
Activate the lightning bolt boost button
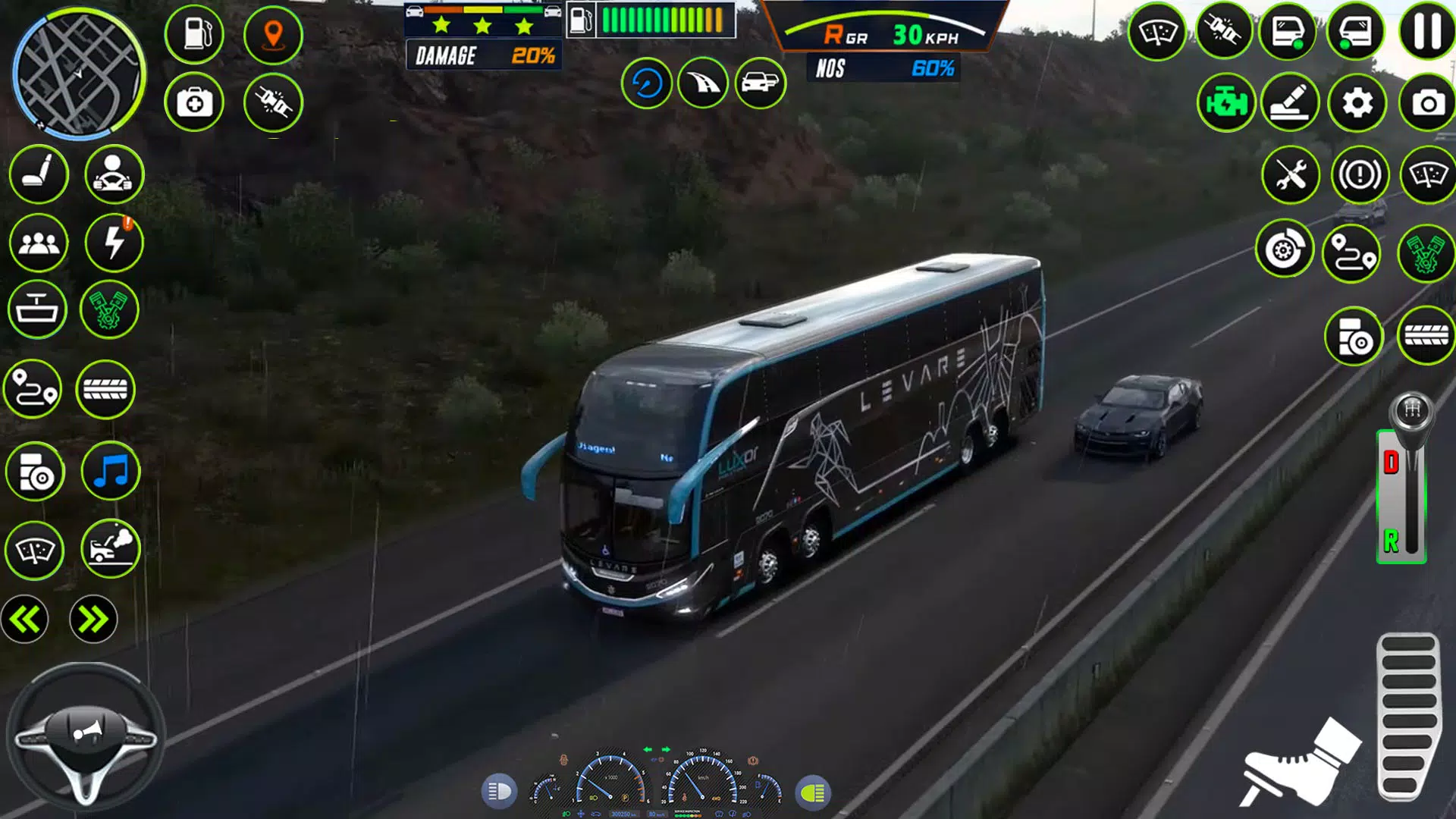(114, 243)
